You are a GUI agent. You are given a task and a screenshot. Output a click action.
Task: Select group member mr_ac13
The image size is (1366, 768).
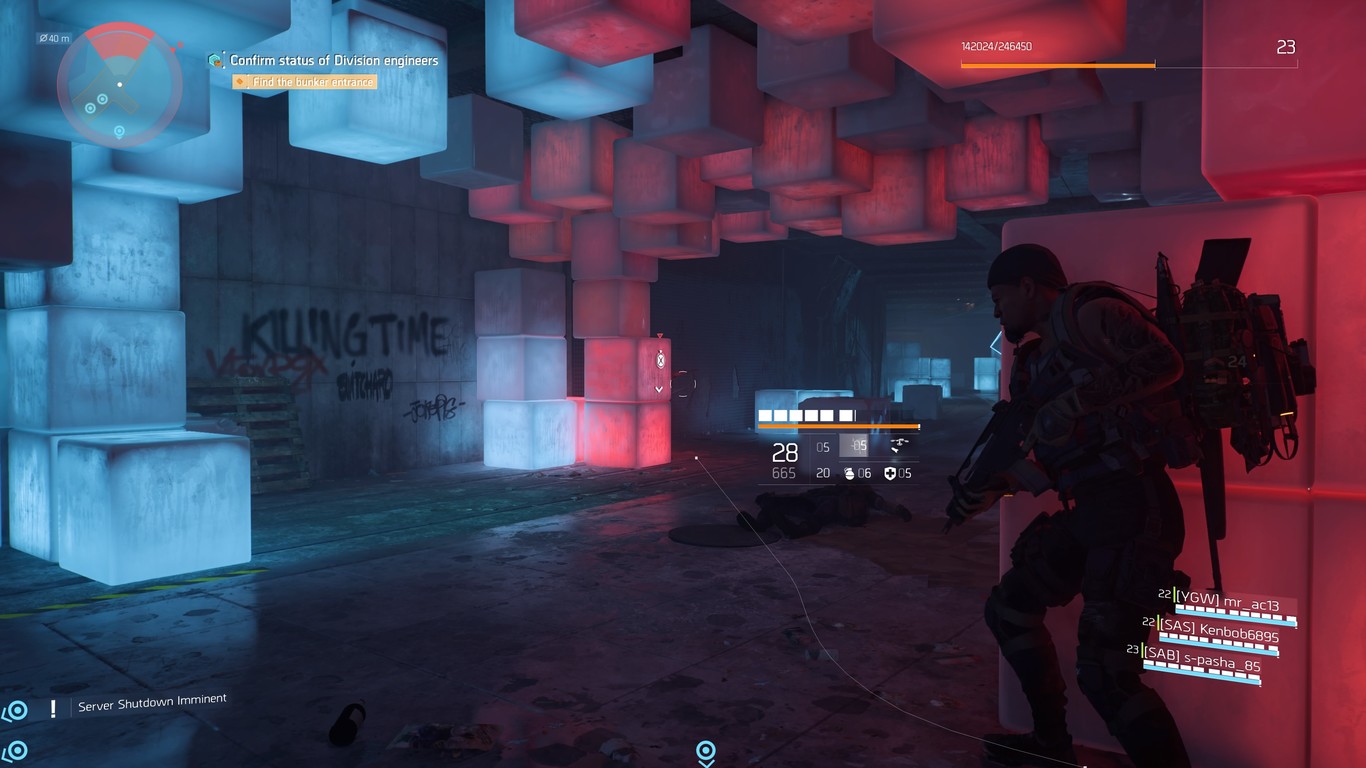1227,605
